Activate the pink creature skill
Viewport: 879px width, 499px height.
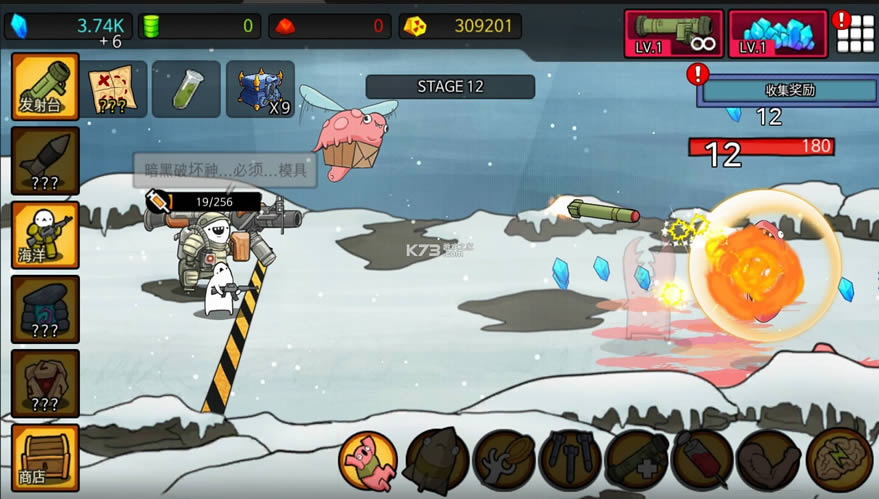coord(368,461)
